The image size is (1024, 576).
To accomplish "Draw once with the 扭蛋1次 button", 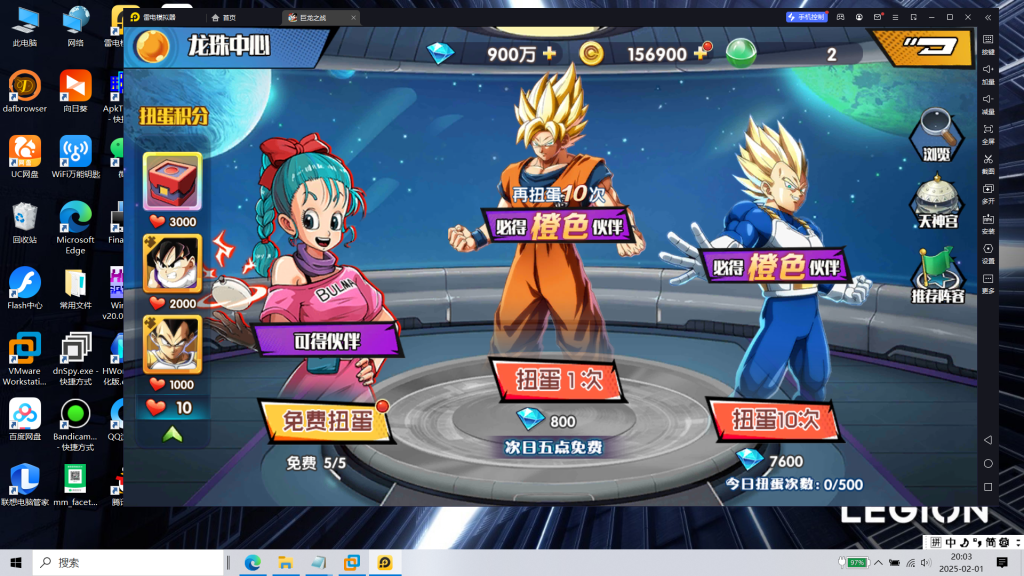I will [551, 380].
